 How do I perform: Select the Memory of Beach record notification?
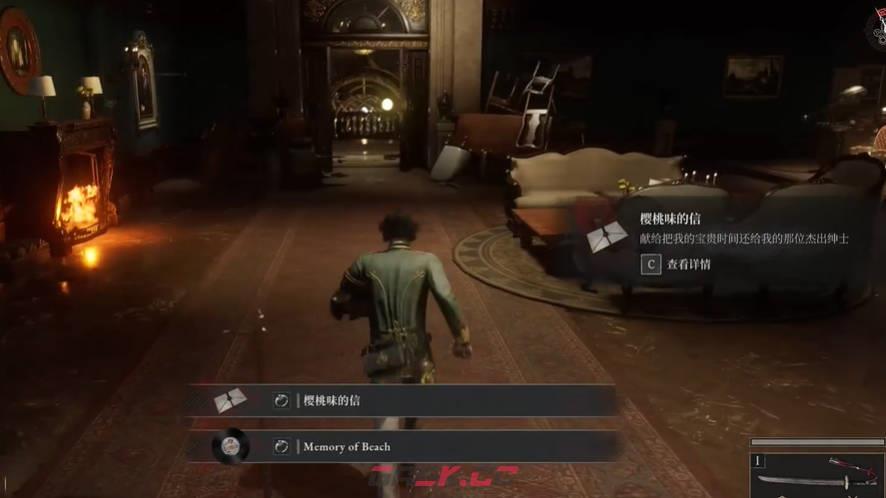click(400, 447)
